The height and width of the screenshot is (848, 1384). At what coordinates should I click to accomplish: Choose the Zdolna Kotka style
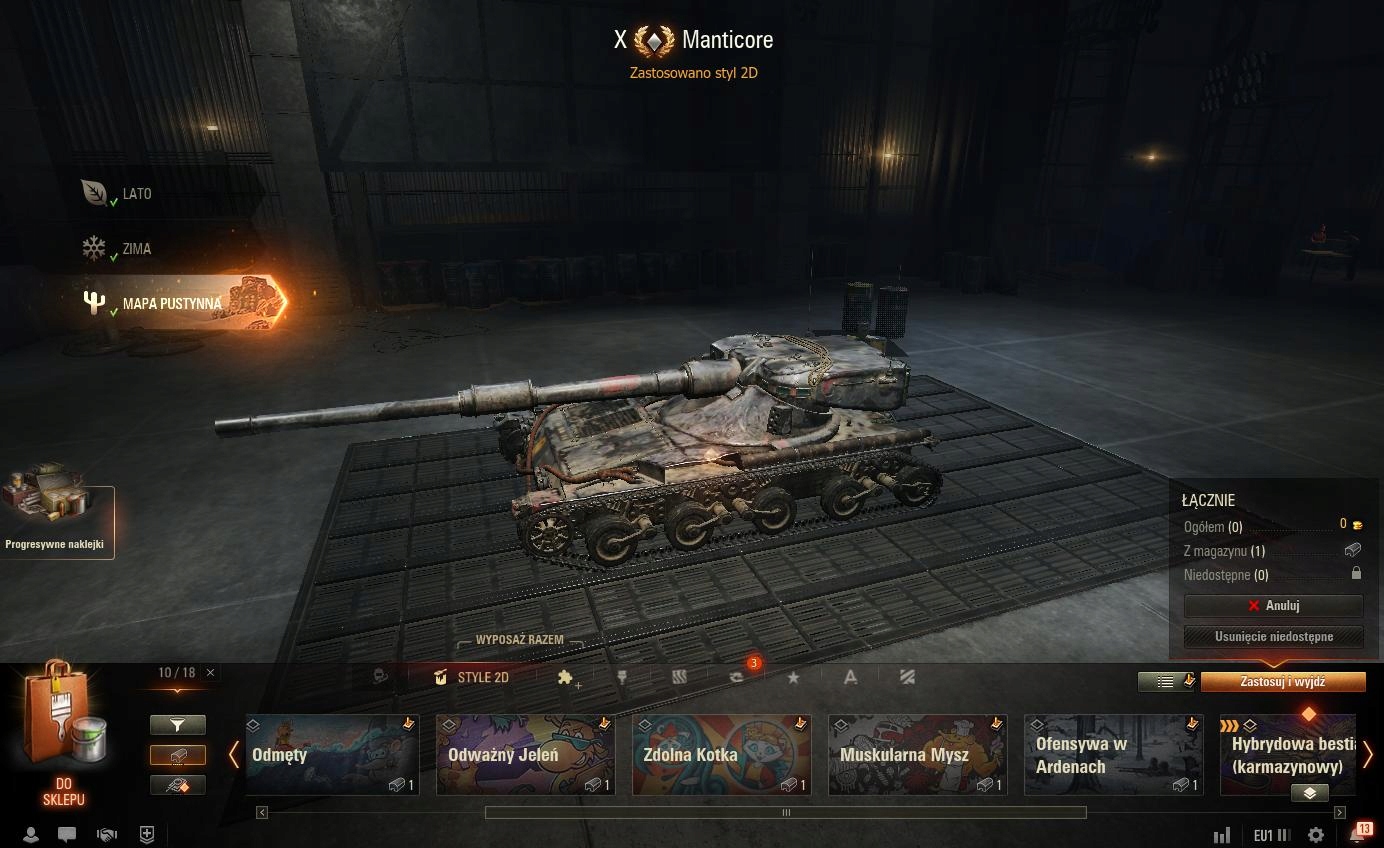(x=721, y=755)
